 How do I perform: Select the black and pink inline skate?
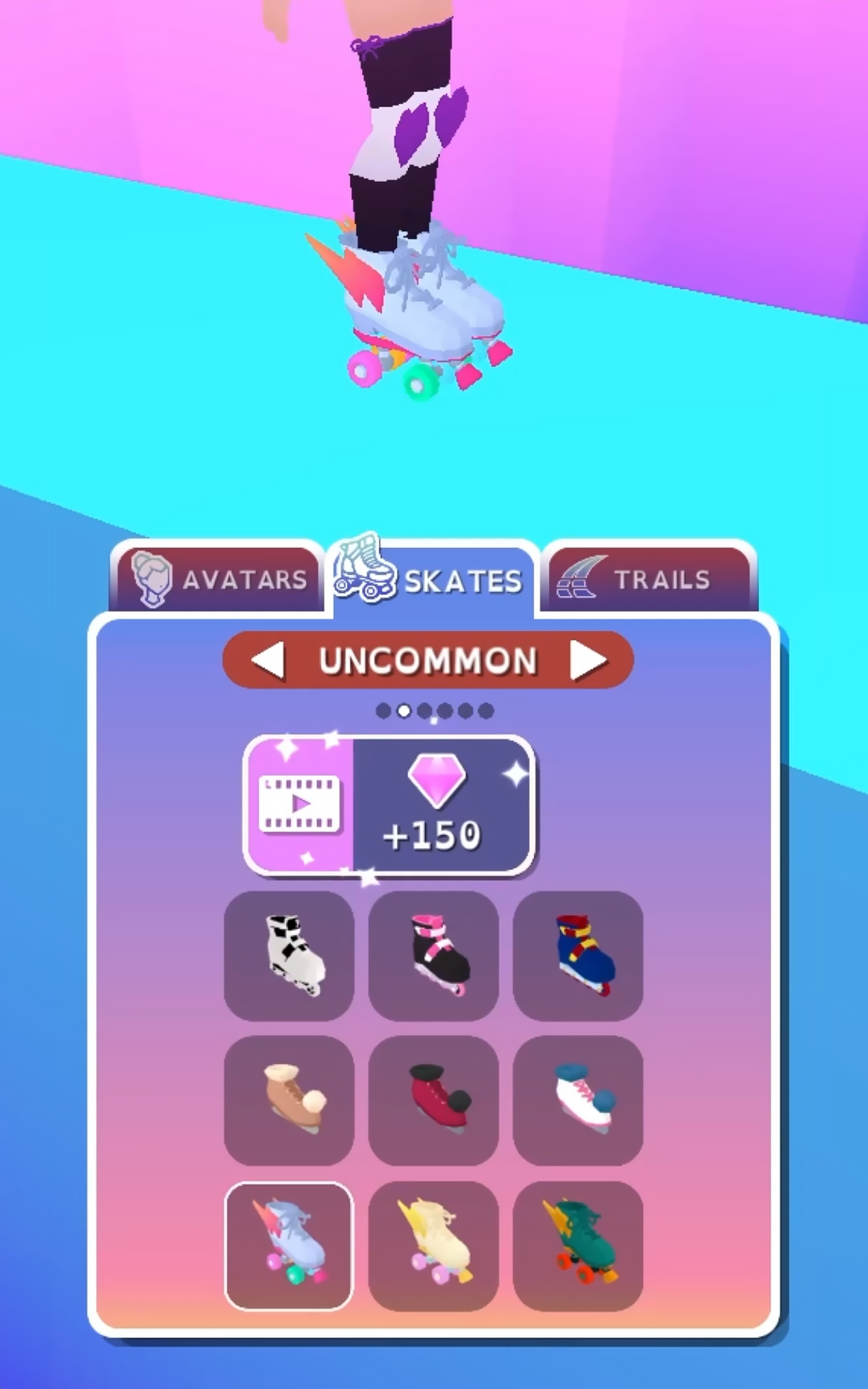click(x=433, y=955)
